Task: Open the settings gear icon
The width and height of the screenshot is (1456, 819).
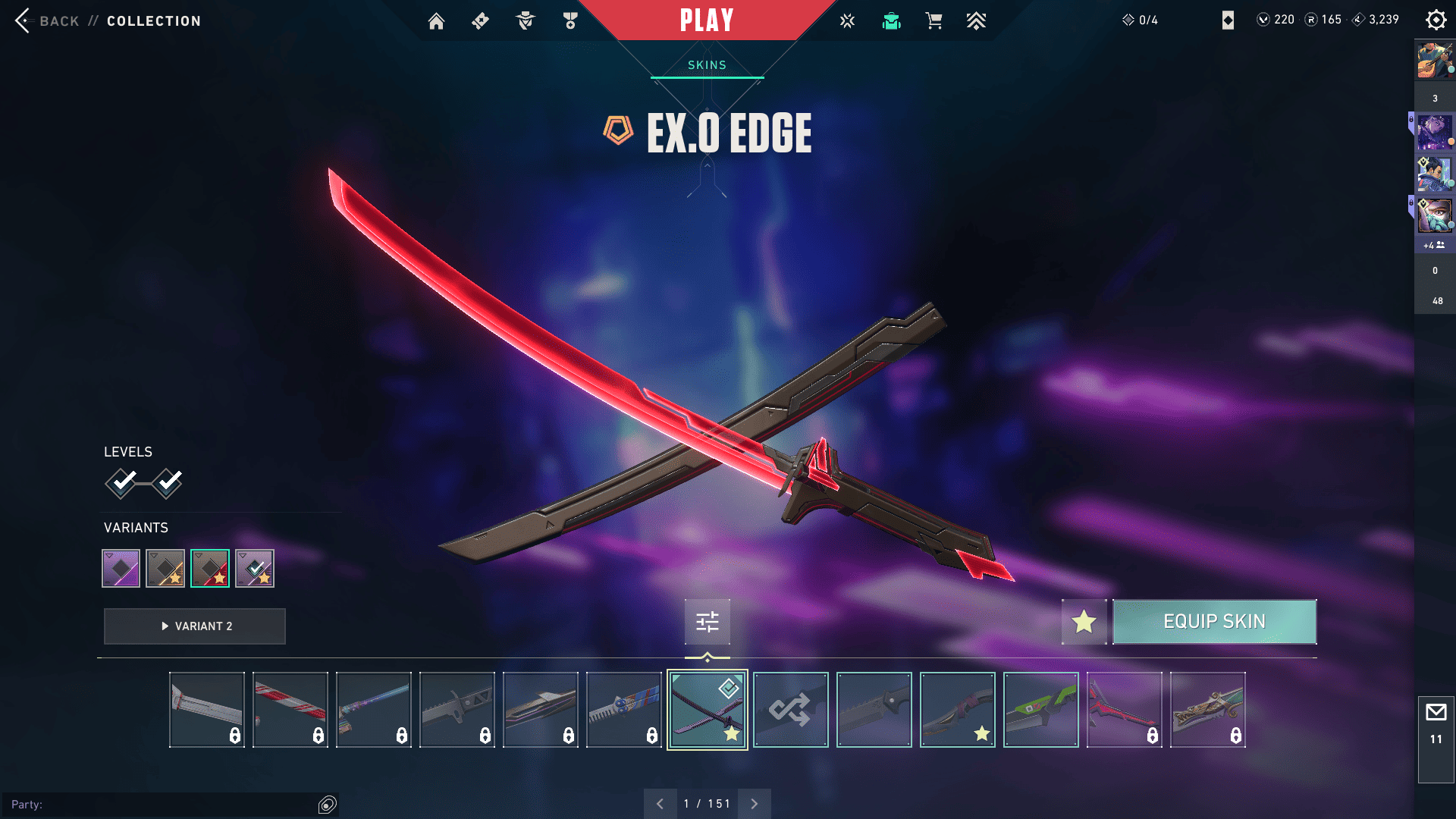Action: coord(1436,20)
